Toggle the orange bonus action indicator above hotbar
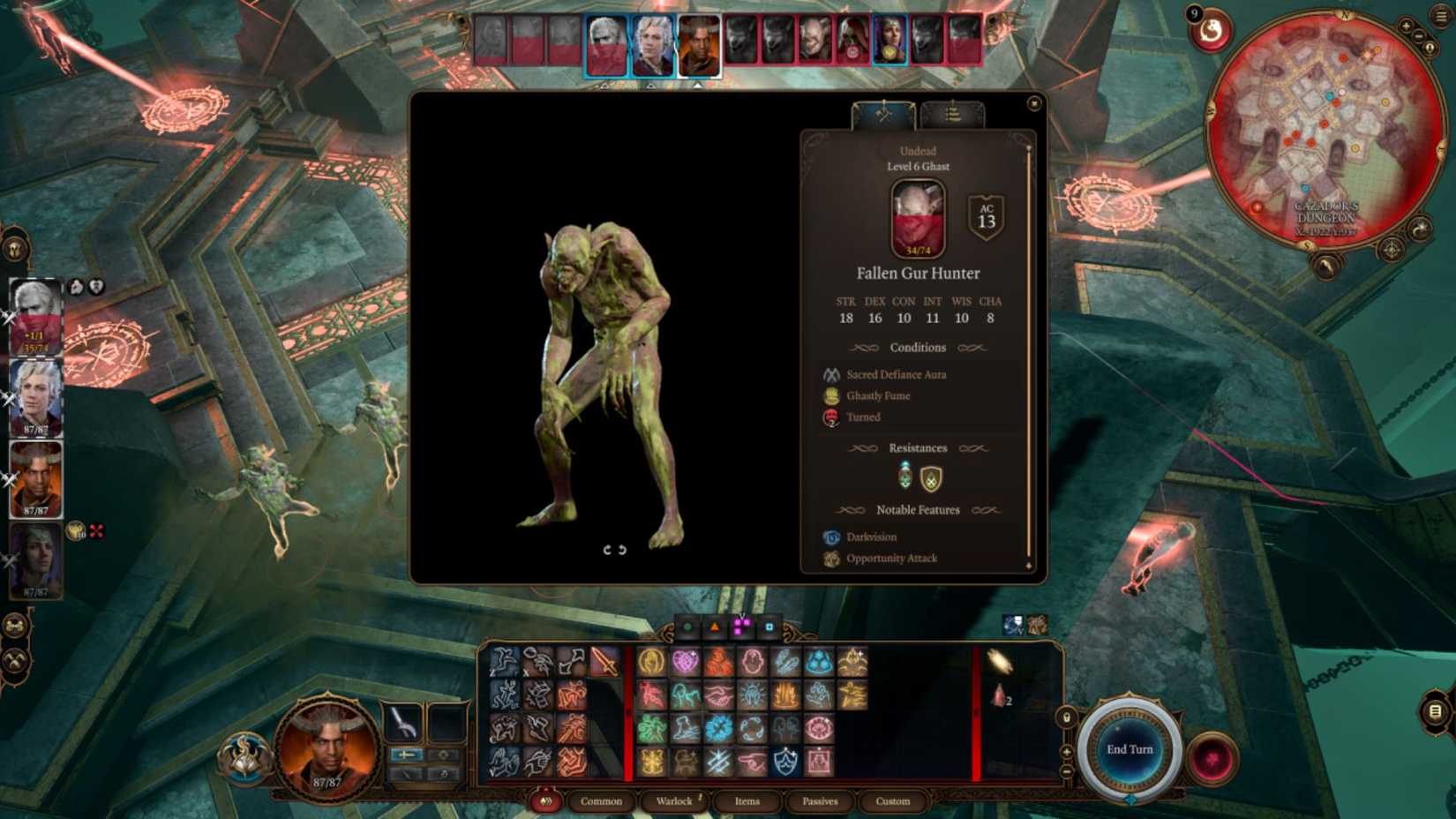 click(715, 625)
